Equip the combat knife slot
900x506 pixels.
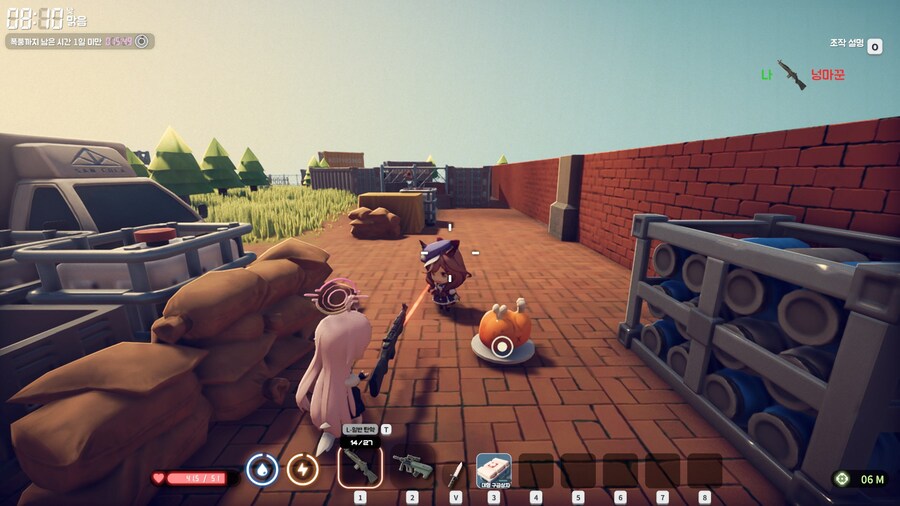pyautogui.click(x=456, y=469)
